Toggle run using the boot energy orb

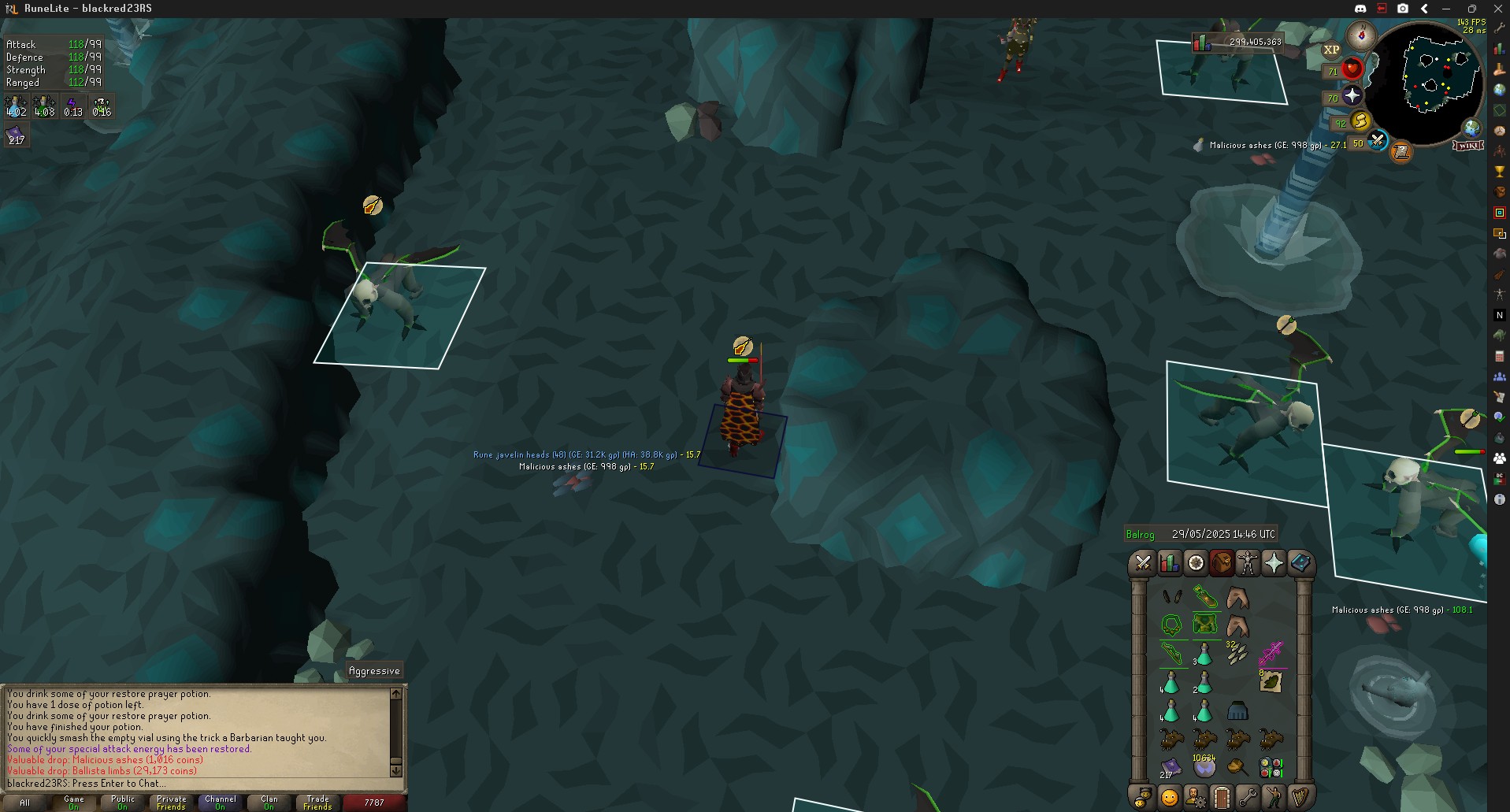click(1360, 121)
